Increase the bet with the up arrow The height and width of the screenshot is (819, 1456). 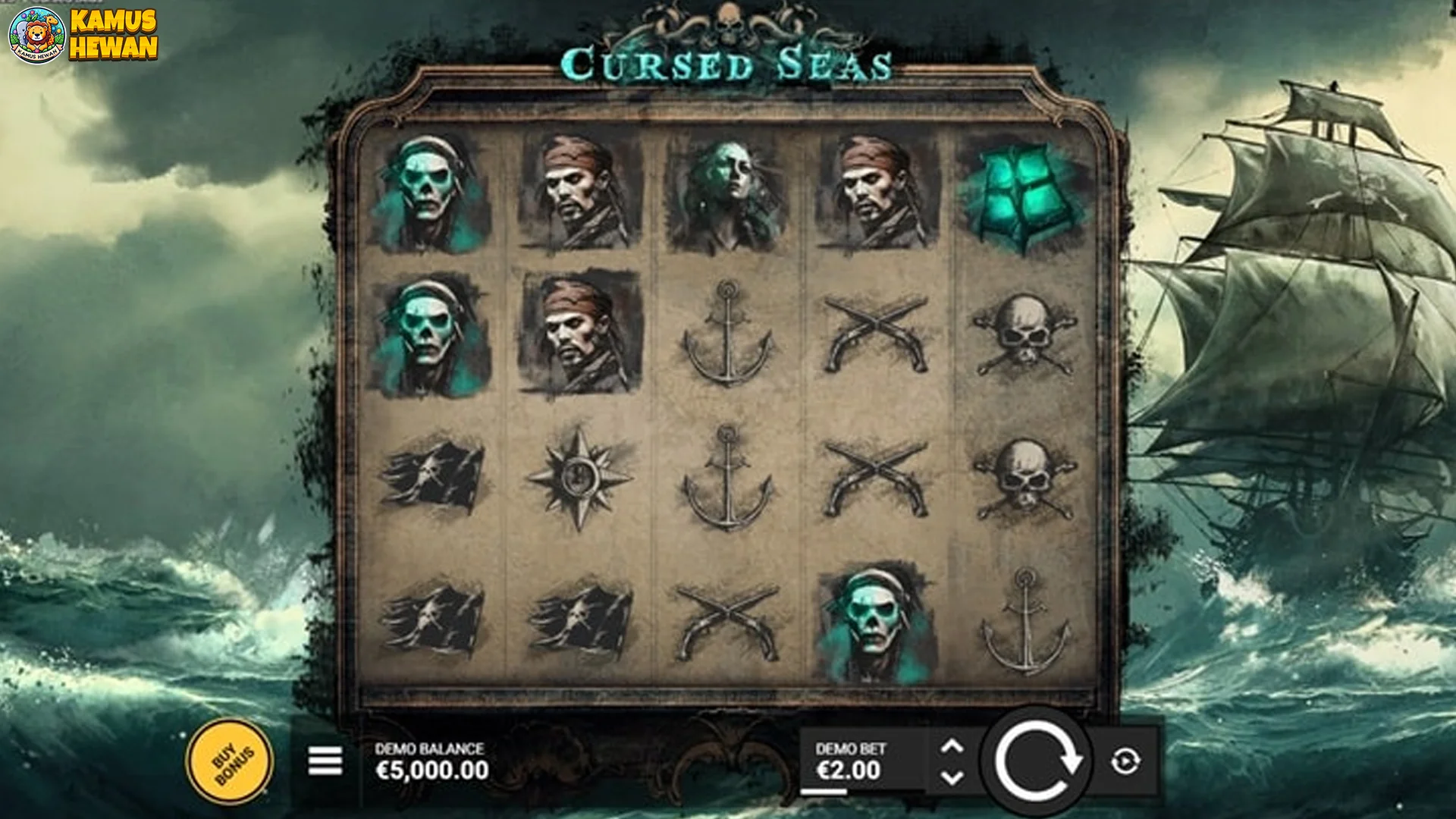click(x=952, y=747)
